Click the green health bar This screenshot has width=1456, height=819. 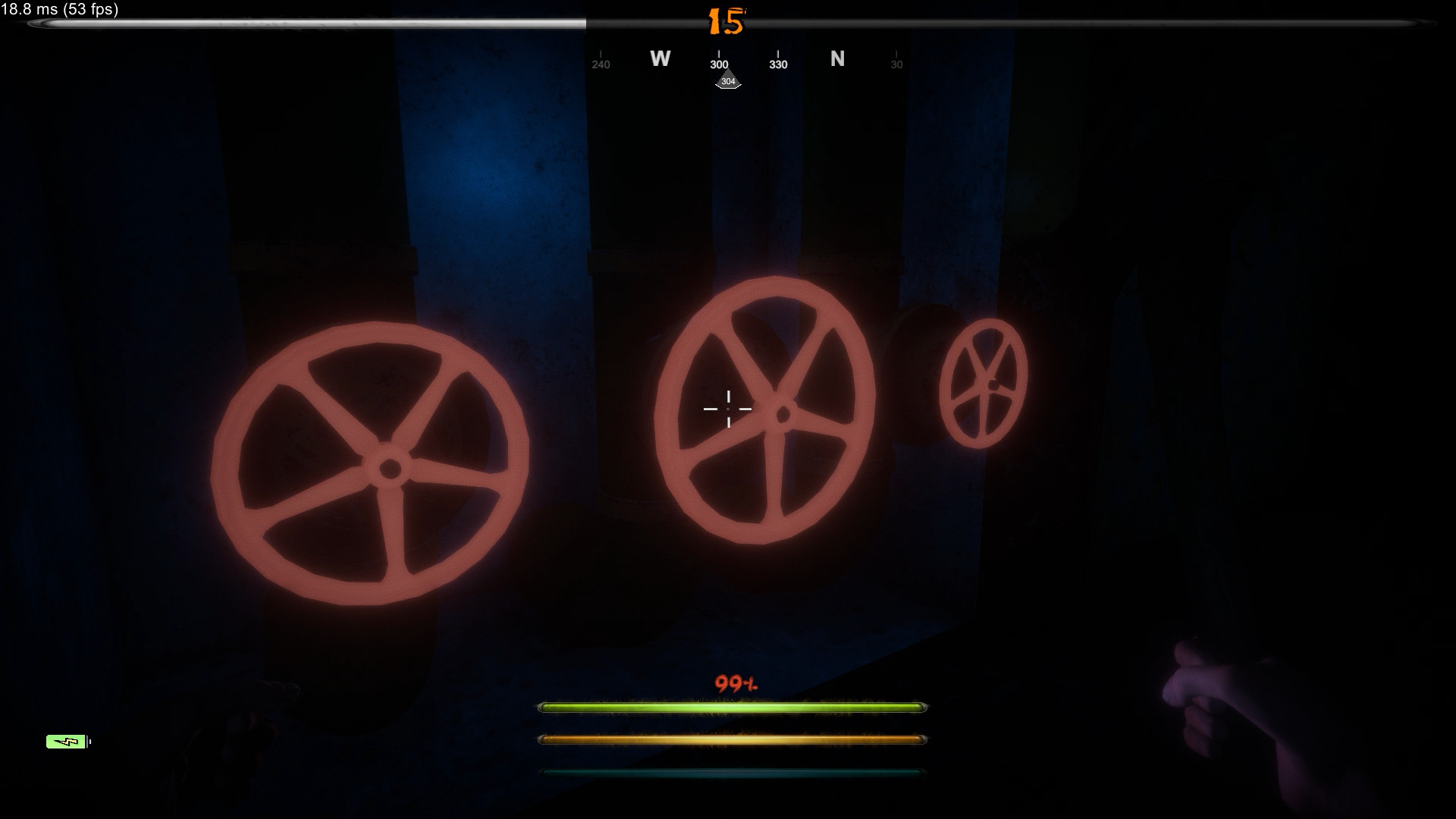tap(730, 706)
